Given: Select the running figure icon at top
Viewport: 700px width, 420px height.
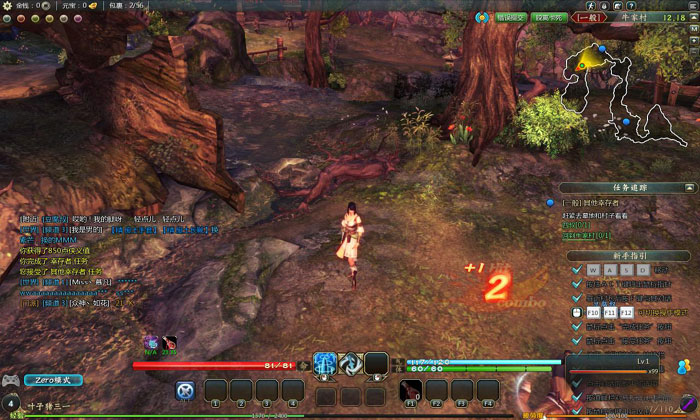Looking at the screenshot, I should coord(594,5).
